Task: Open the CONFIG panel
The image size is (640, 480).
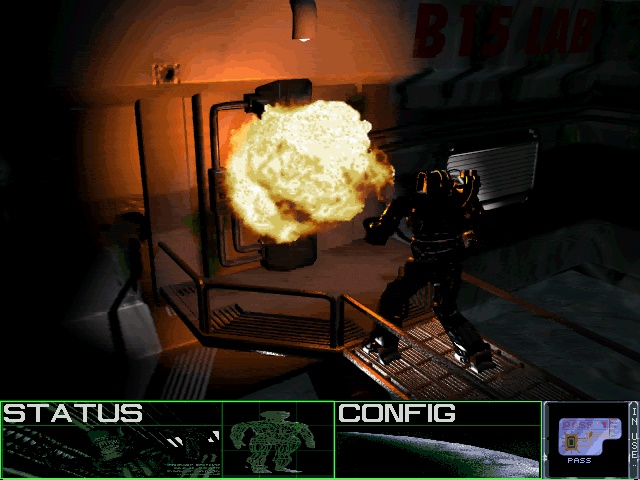Action: click(397, 413)
